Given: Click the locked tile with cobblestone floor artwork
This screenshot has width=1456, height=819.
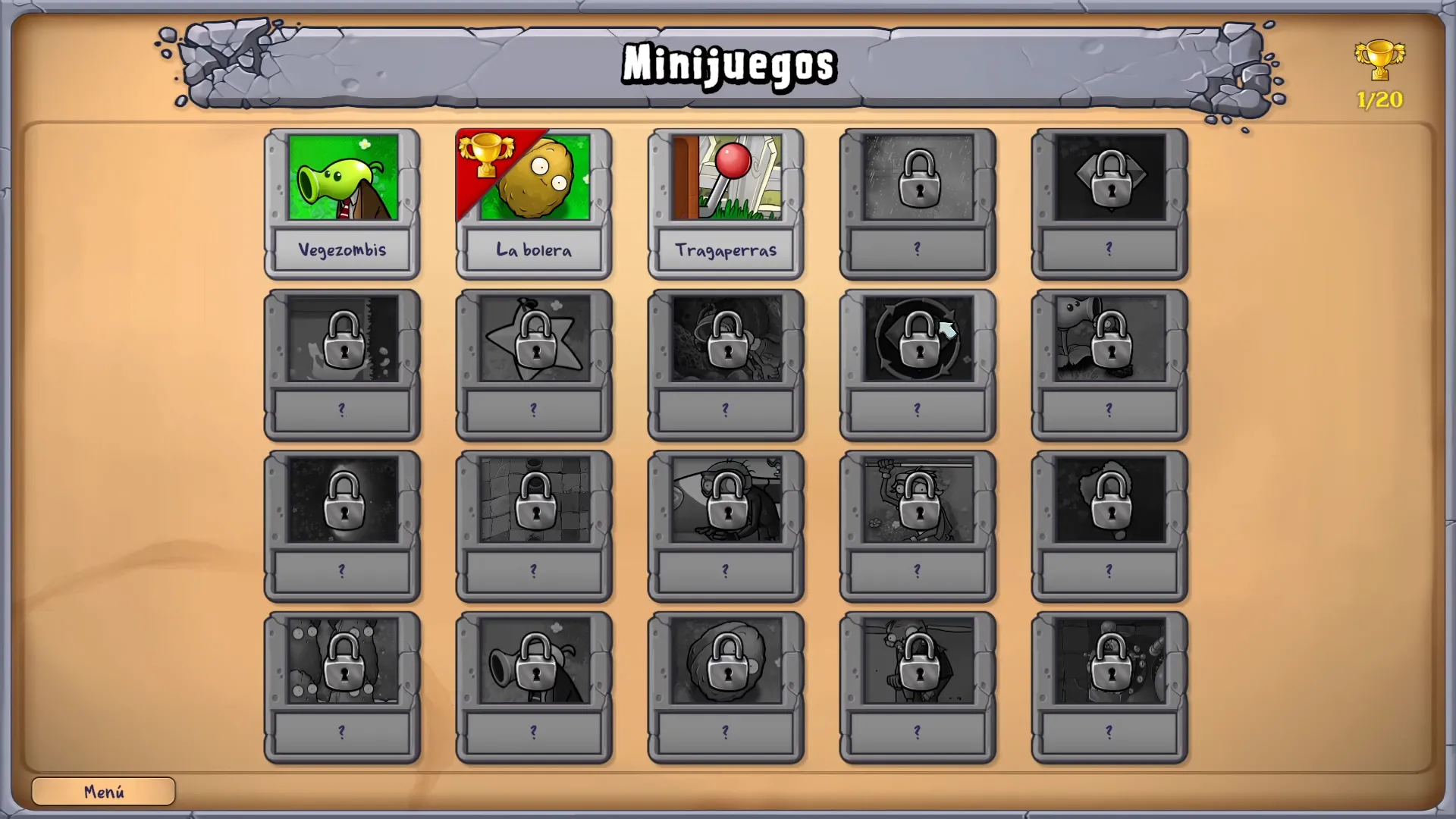Looking at the screenshot, I should pos(534,500).
